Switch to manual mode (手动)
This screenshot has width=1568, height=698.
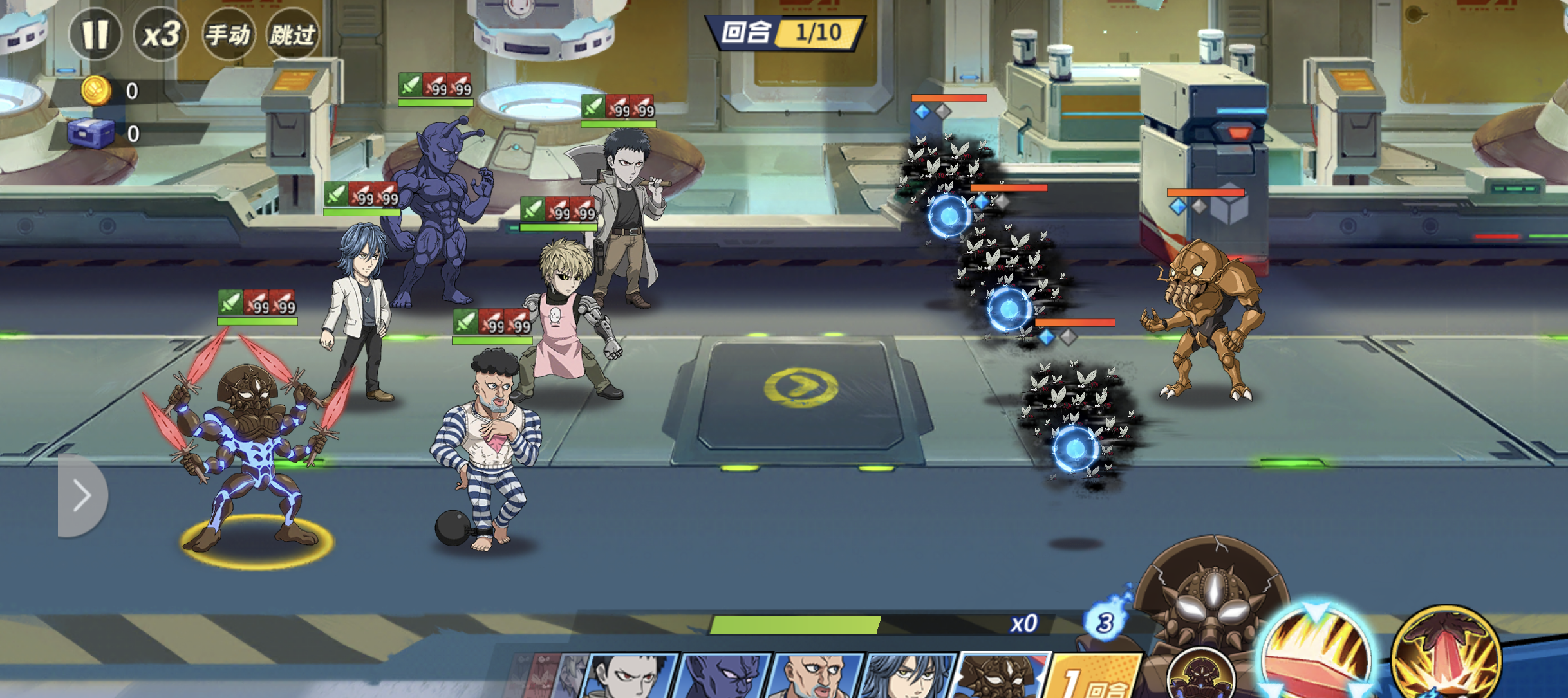[x=228, y=34]
